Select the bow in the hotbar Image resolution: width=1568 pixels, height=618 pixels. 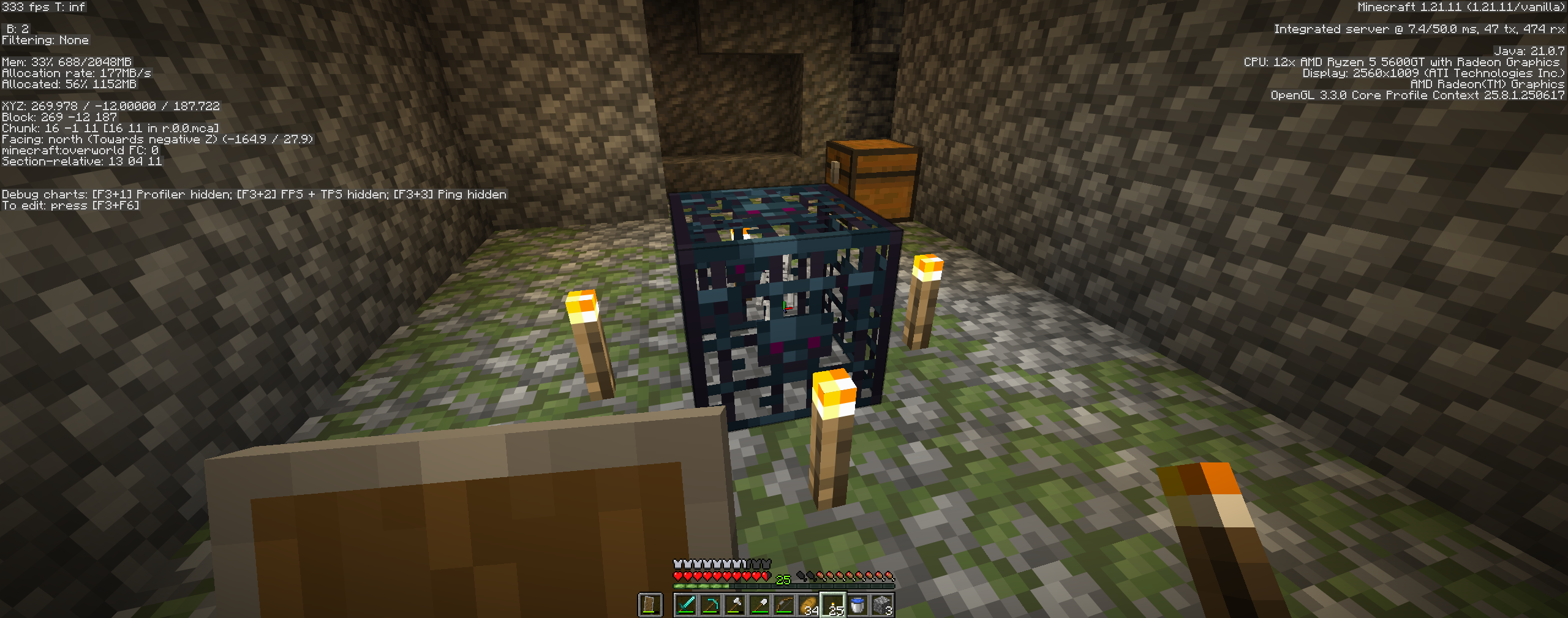tap(784, 605)
